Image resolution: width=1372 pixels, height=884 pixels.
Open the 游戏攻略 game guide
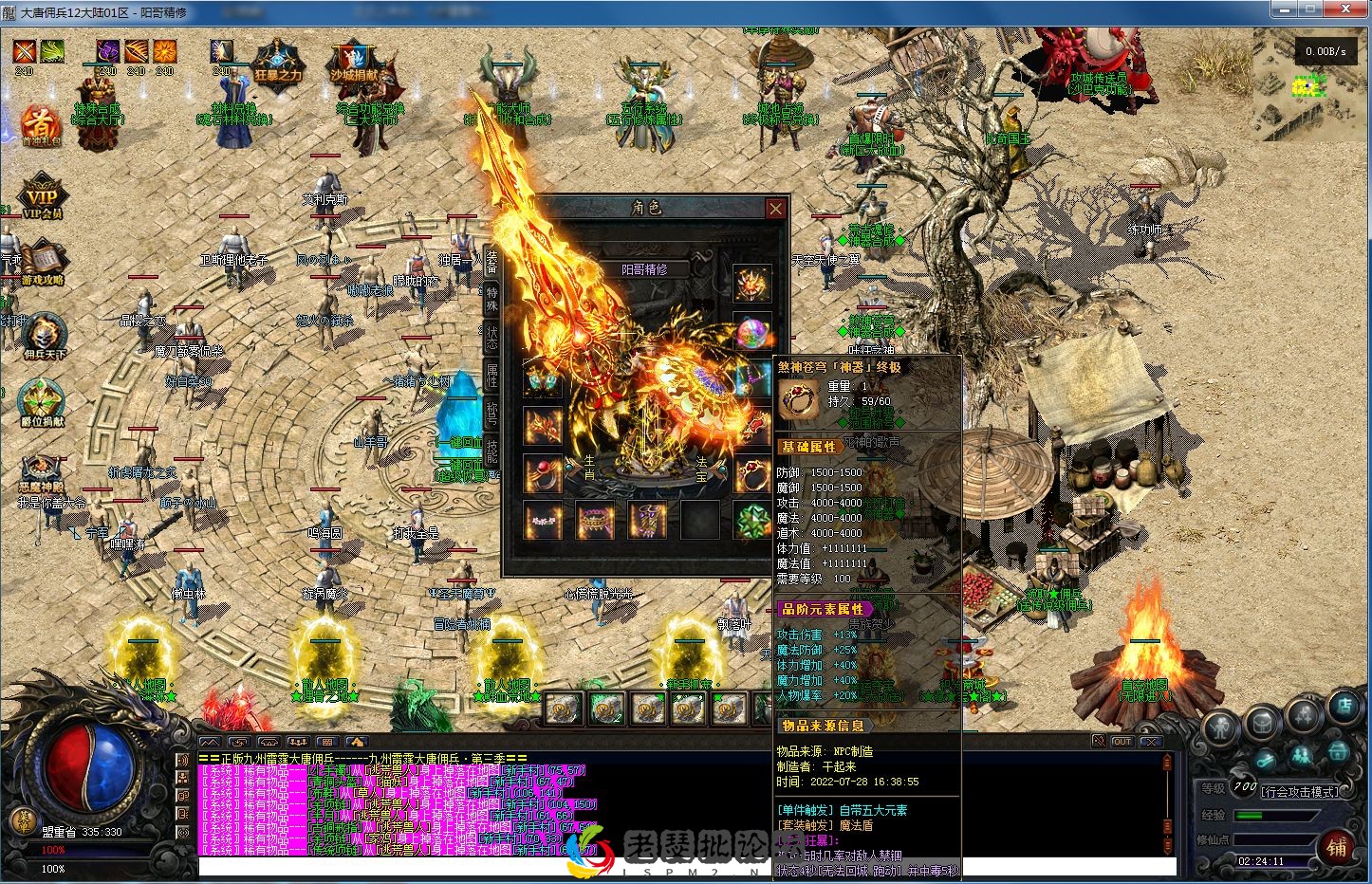(42, 262)
